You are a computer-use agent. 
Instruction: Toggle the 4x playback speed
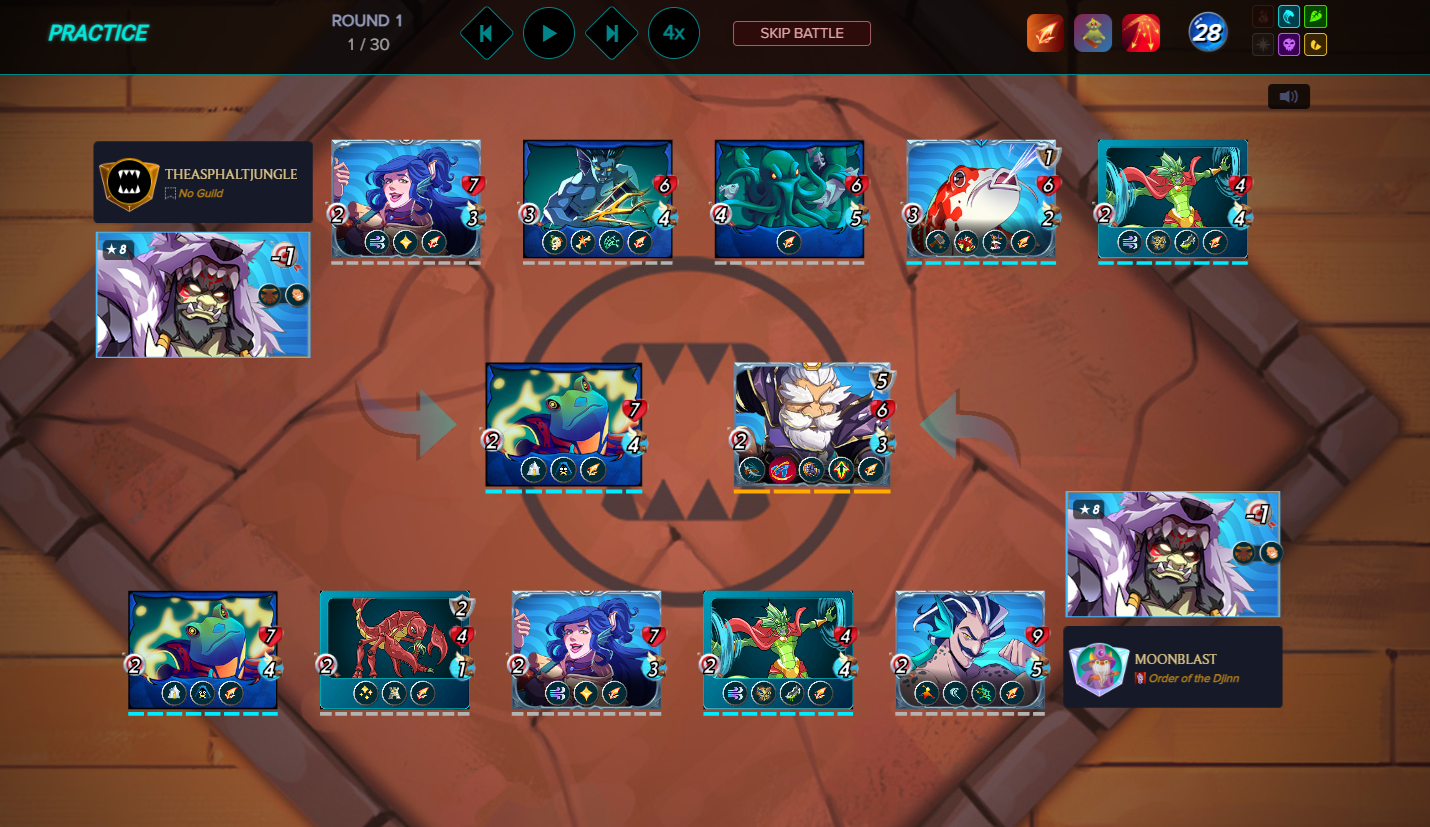pyautogui.click(x=674, y=33)
